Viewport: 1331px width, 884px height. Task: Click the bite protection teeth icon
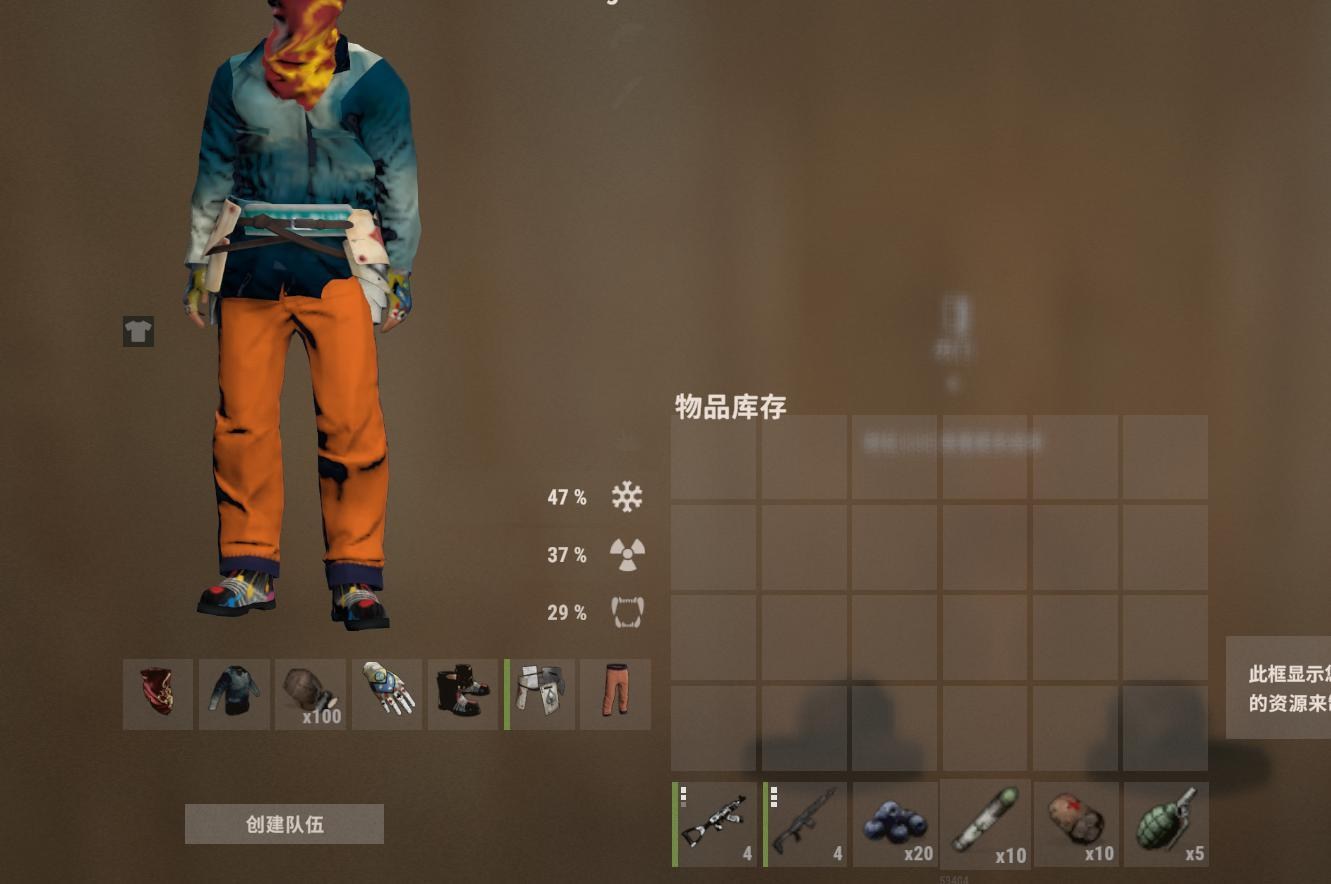pyautogui.click(x=627, y=612)
